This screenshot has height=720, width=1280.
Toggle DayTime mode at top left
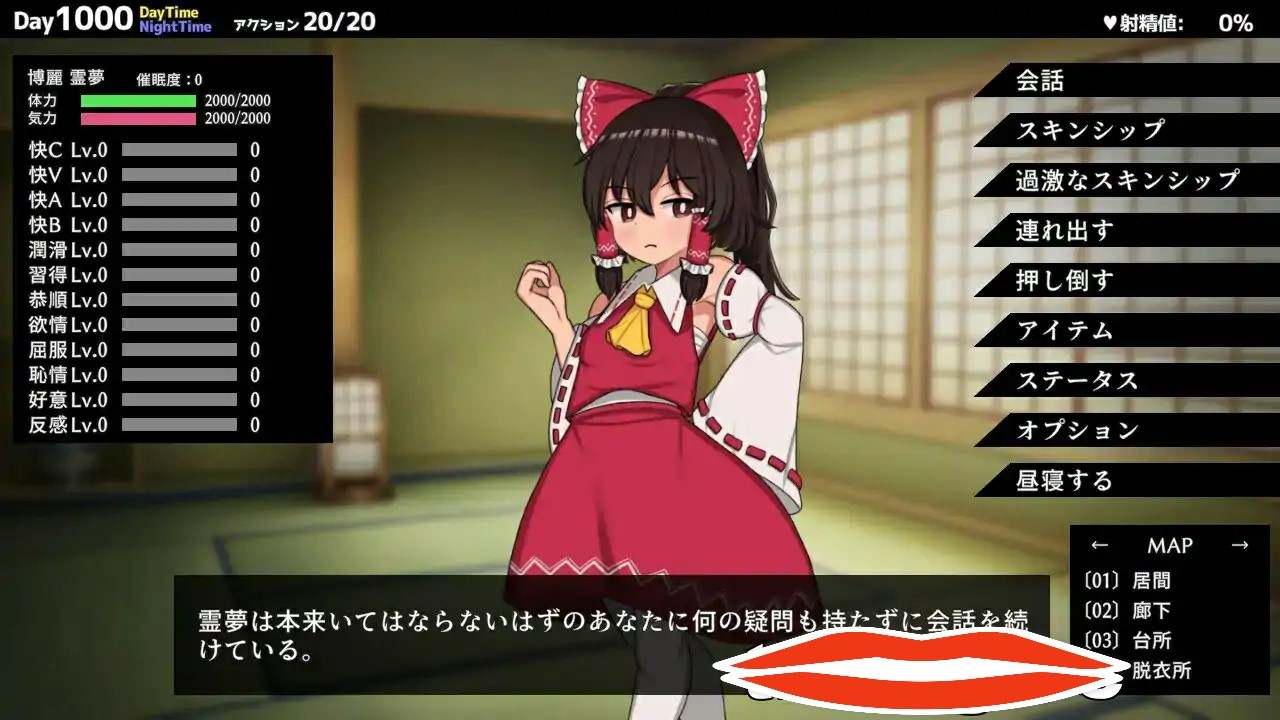[166, 13]
